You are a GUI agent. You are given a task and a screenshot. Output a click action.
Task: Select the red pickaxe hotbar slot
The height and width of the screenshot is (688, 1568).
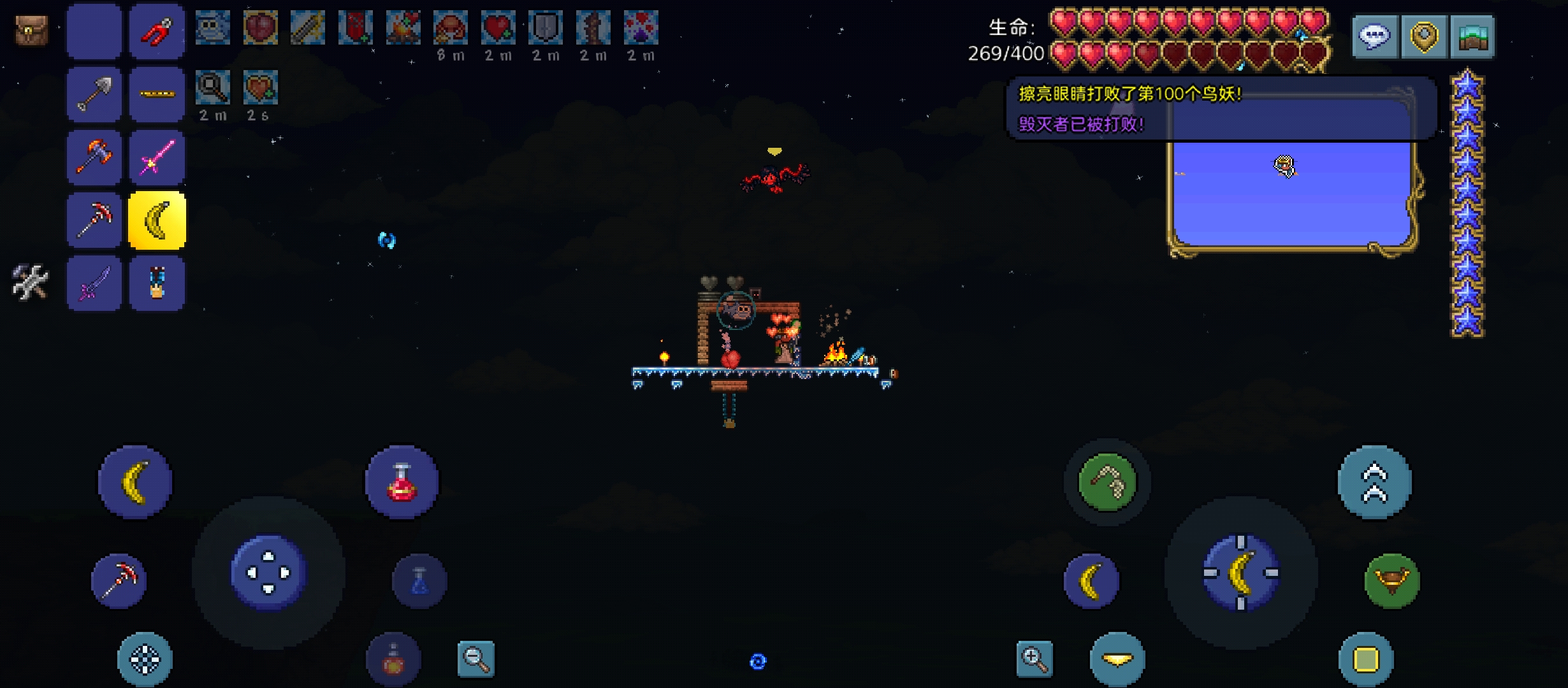click(x=94, y=220)
